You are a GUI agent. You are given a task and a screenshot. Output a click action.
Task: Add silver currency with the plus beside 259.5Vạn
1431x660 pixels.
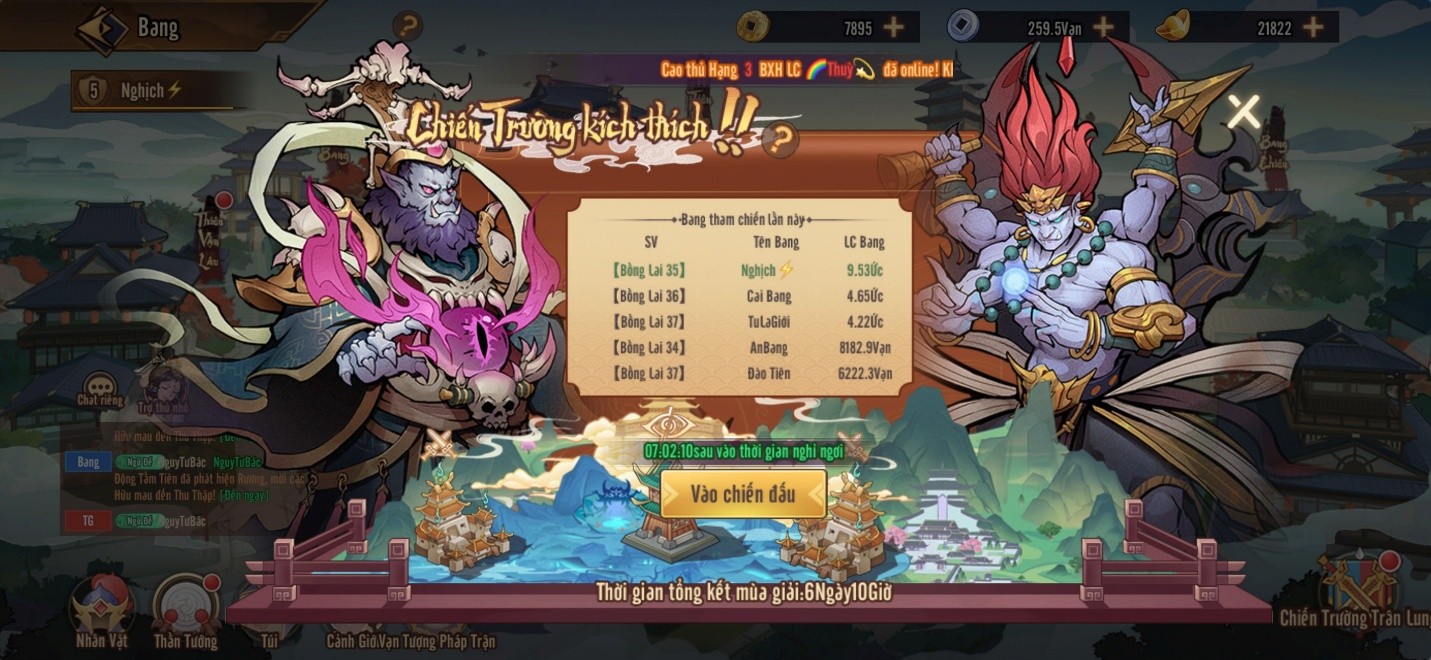tap(1103, 28)
